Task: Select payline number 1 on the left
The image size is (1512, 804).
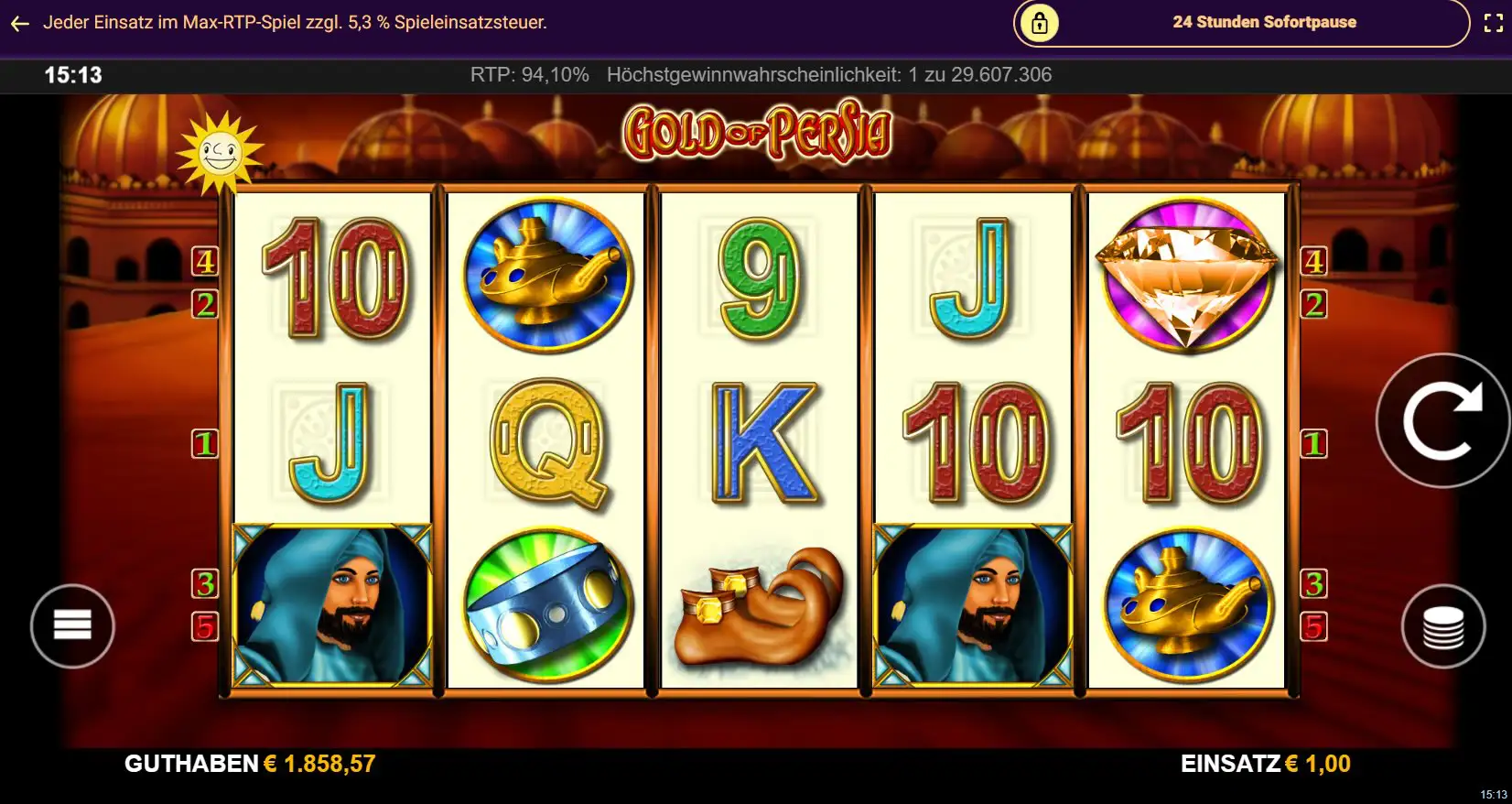Action: (x=204, y=443)
